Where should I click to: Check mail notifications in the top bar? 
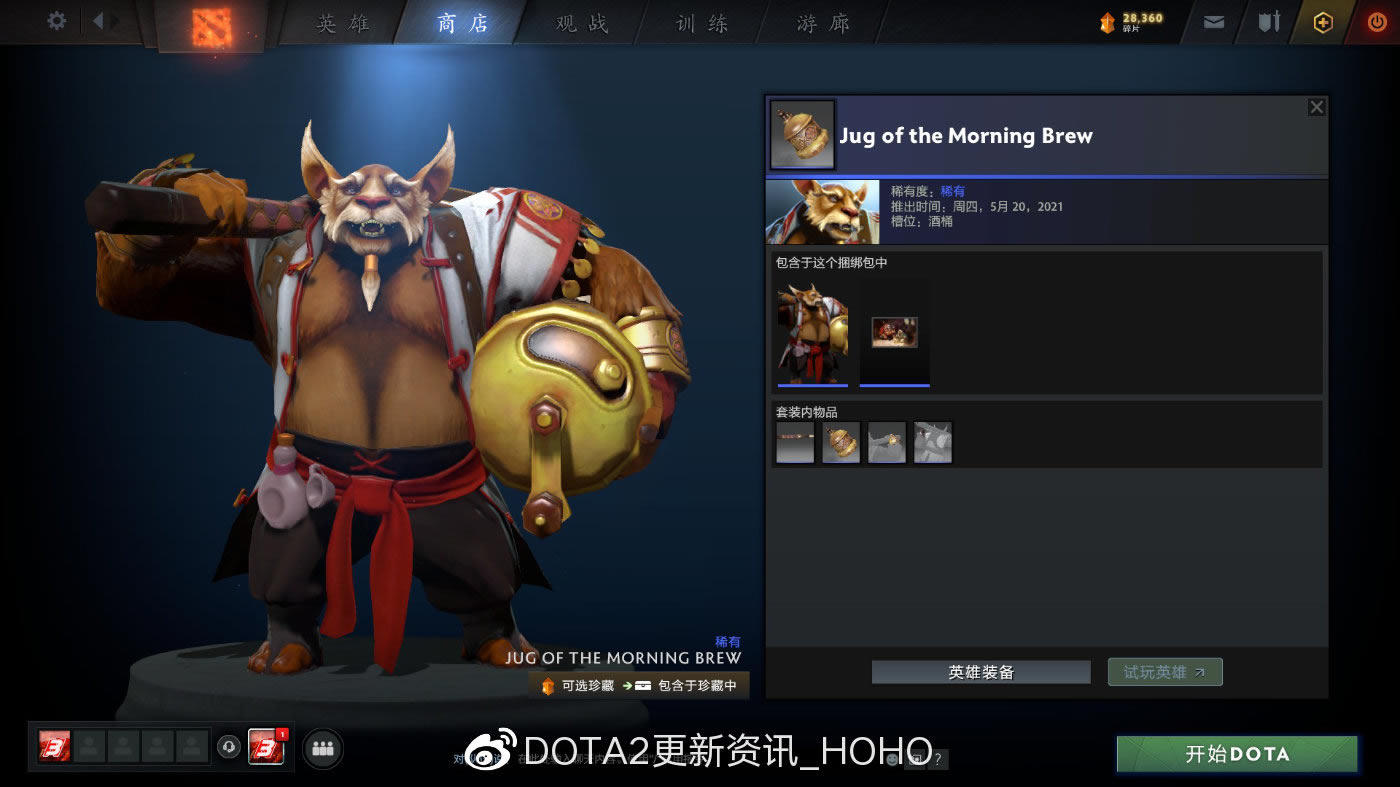[x=1213, y=20]
